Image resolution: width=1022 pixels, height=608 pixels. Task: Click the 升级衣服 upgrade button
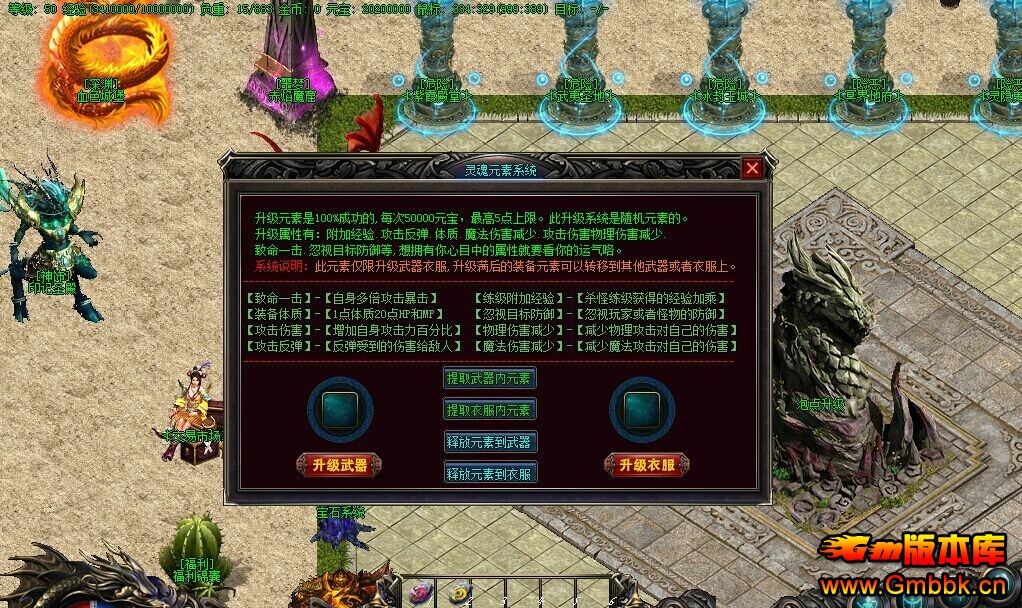click(646, 465)
